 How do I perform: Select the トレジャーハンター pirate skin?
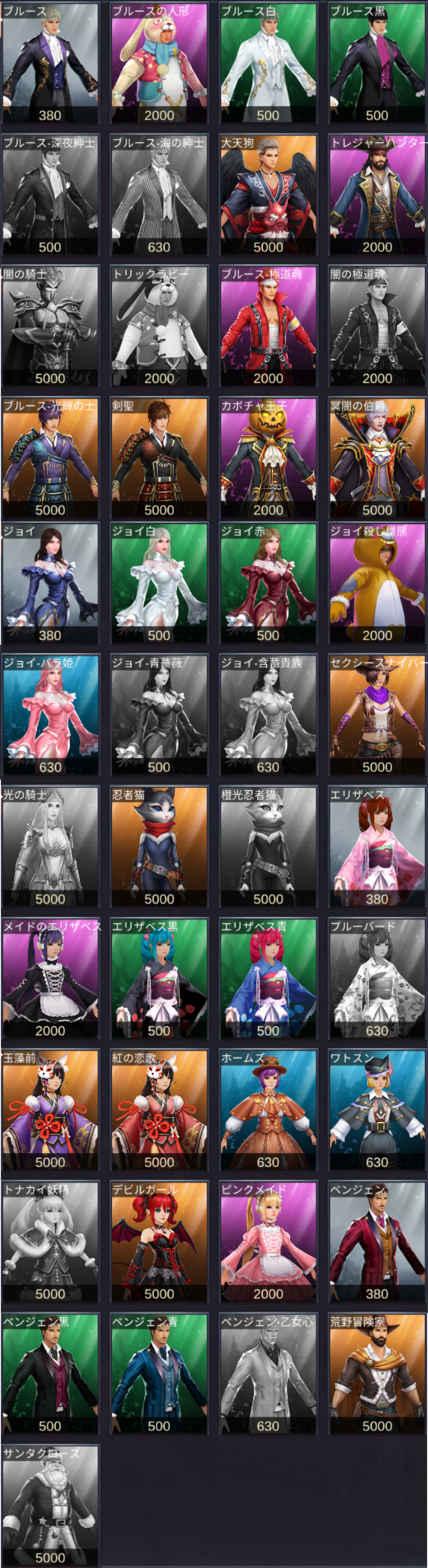pos(377,195)
